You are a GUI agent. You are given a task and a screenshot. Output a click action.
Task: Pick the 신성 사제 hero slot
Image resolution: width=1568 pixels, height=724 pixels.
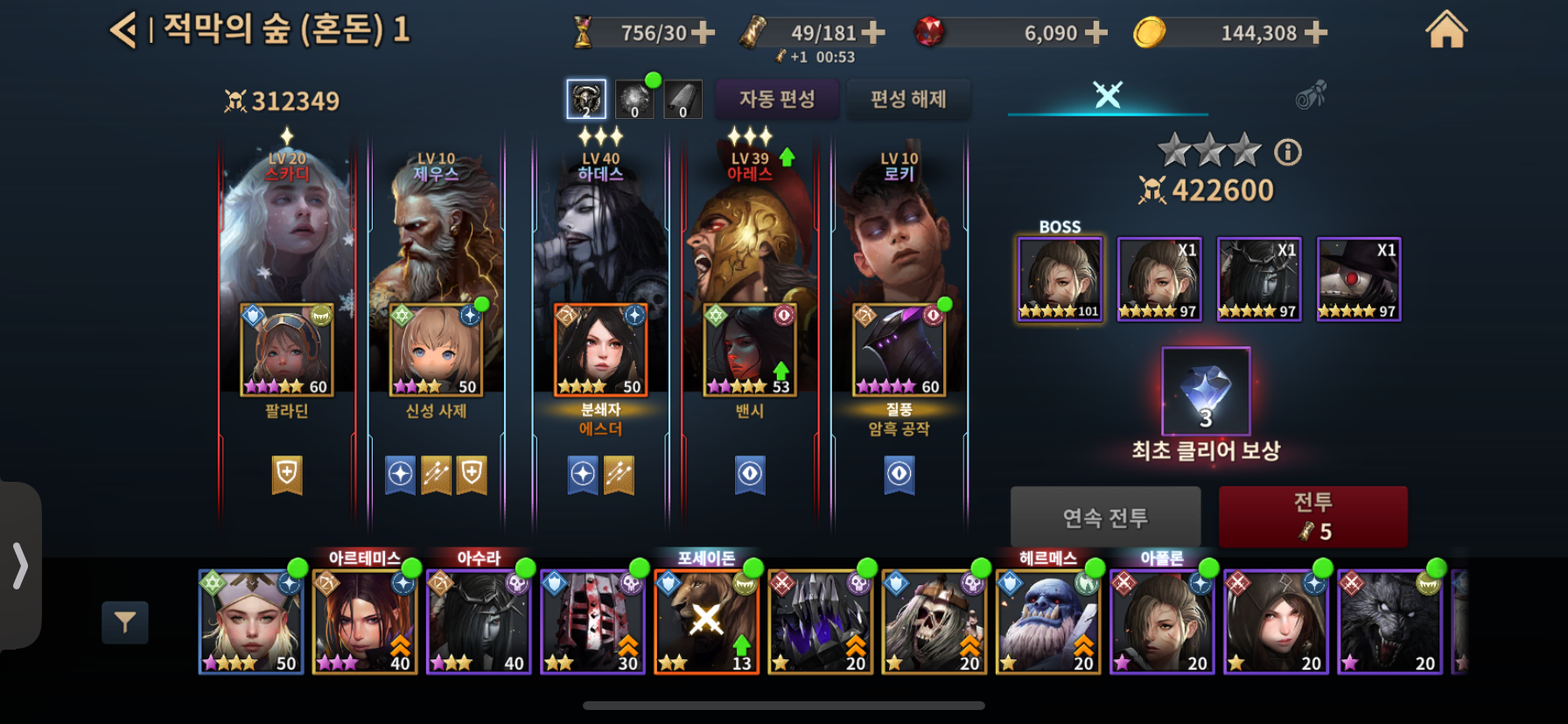click(x=436, y=350)
